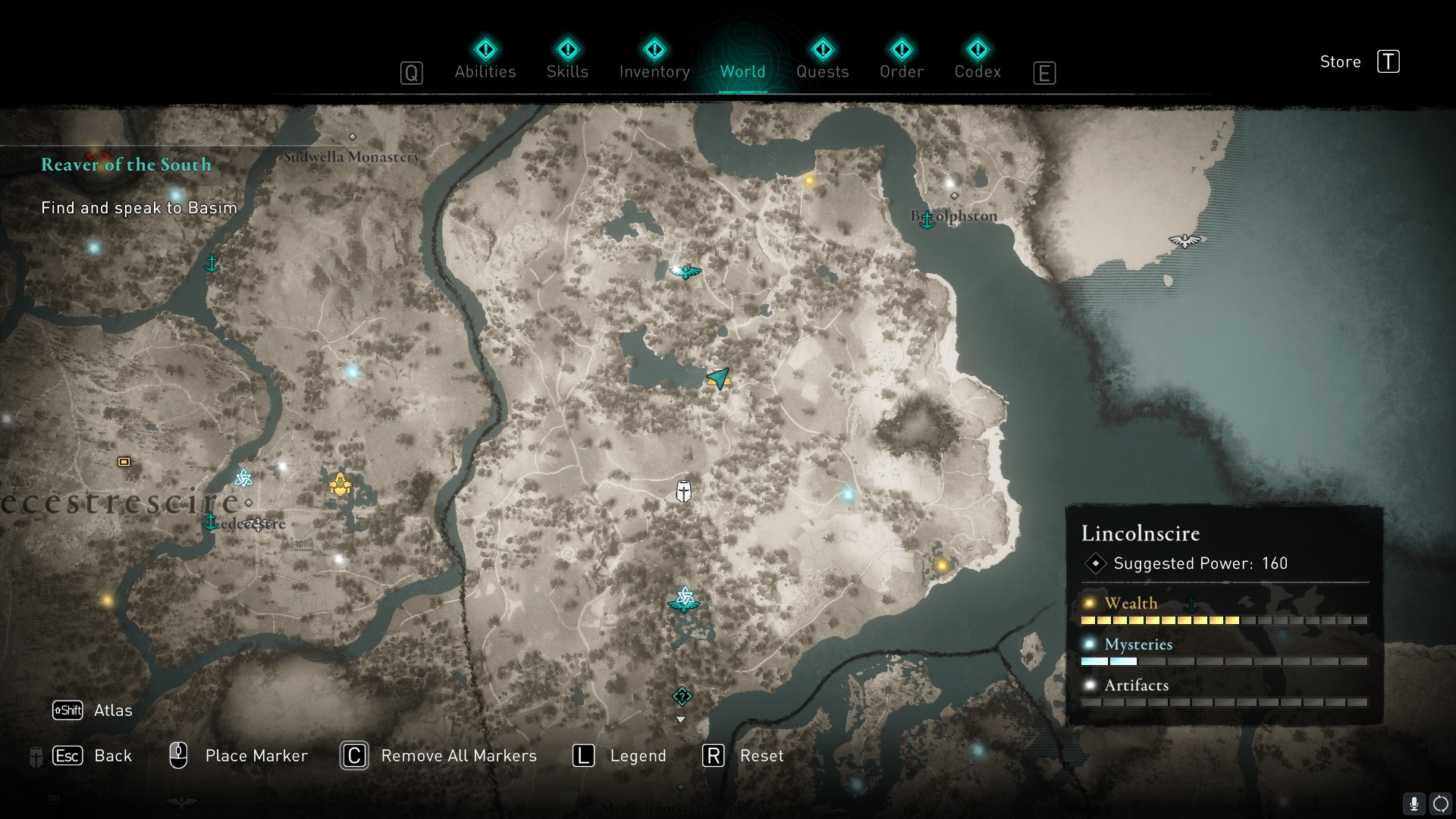Select the teal player arrow marker
The image size is (1456, 819).
717,377
